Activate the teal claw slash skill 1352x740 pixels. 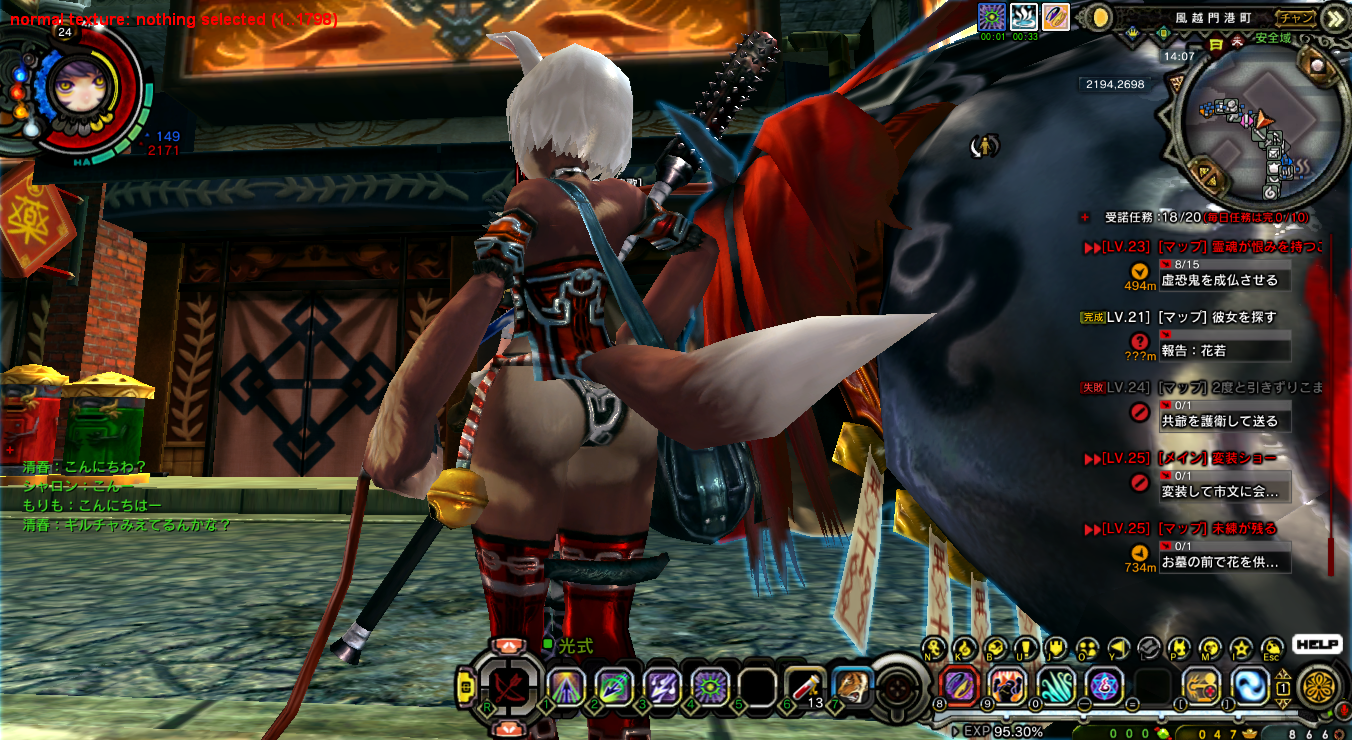[x=1056, y=686]
